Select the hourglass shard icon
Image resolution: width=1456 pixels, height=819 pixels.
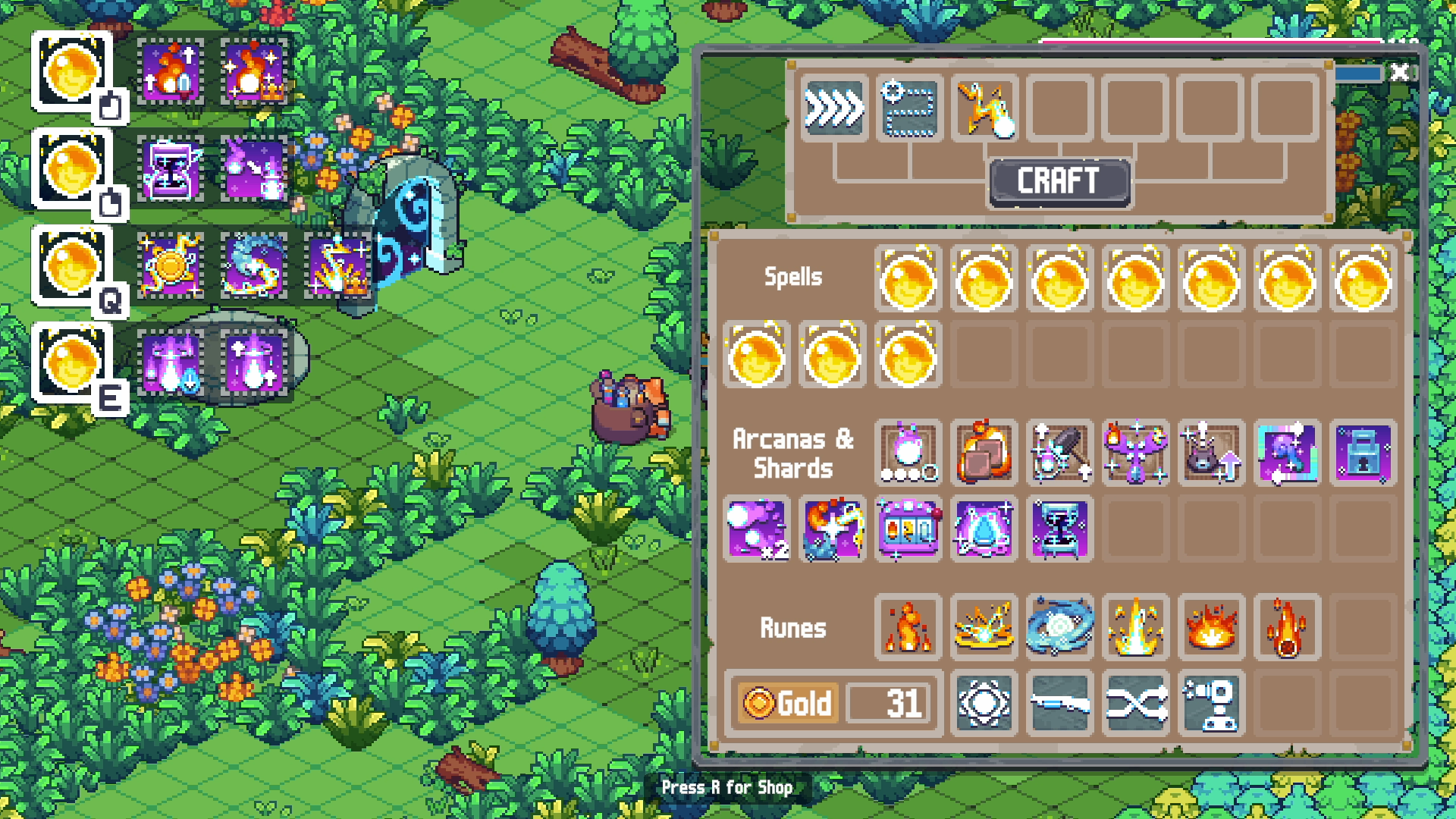pos(1059,529)
